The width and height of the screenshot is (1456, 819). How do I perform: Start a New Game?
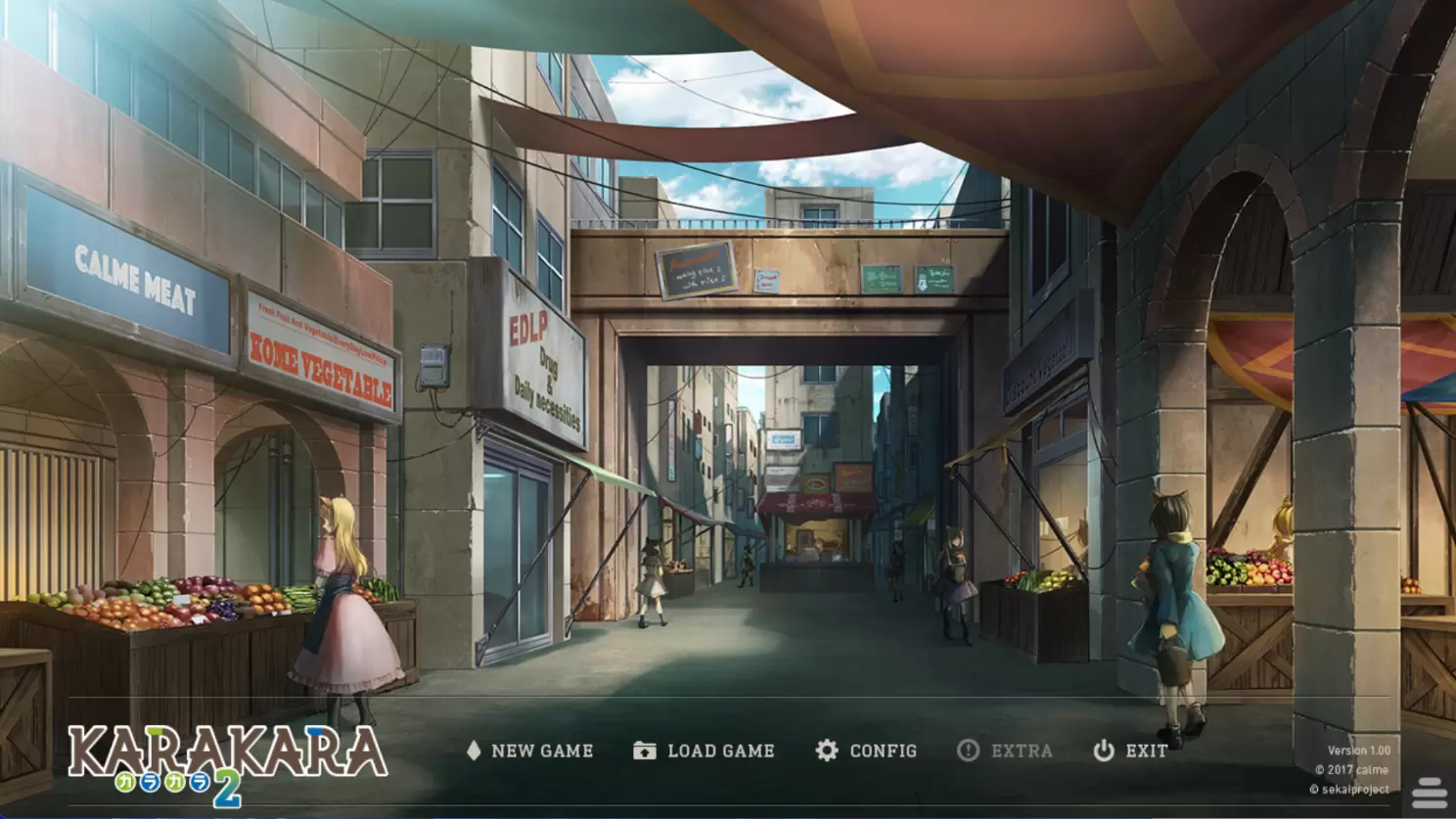[x=530, y=751]
